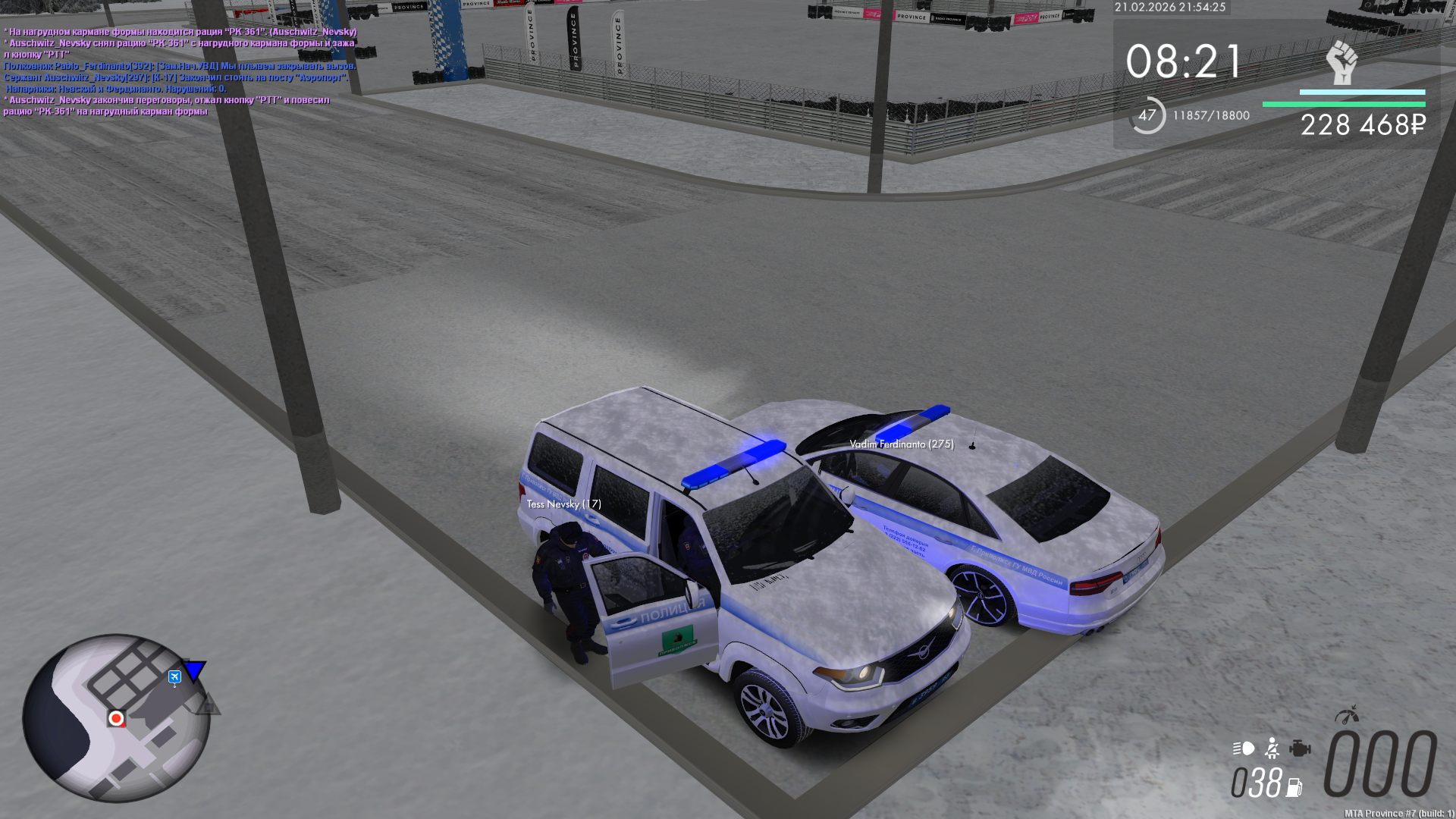Image resolution: width=1456 pixels, height=819 pixels.
Task: Open the circular minimap
Action: [x=115, y=717]
